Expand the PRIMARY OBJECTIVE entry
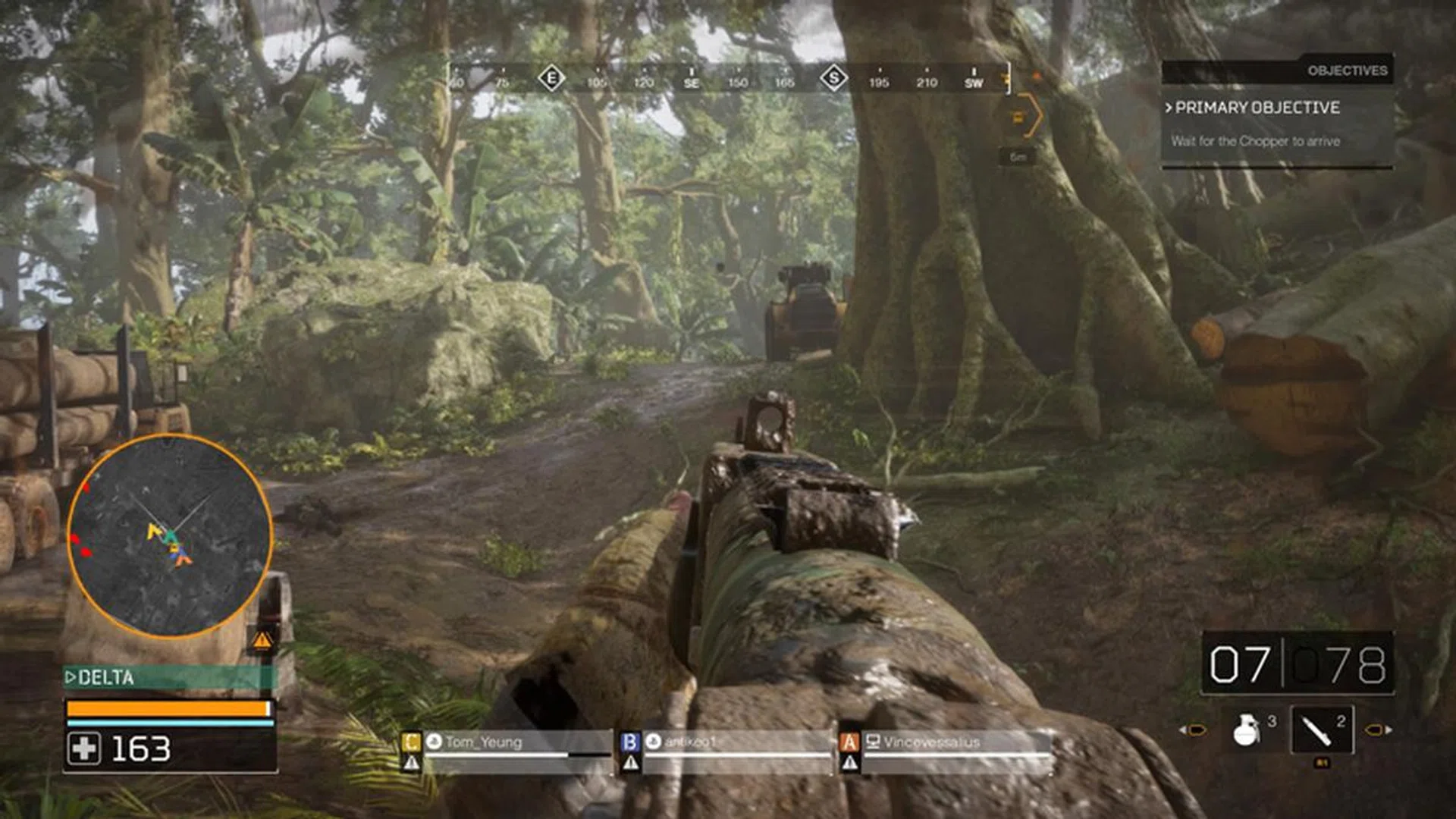This screenshot has height=819, width=1456. point(1253,108)
